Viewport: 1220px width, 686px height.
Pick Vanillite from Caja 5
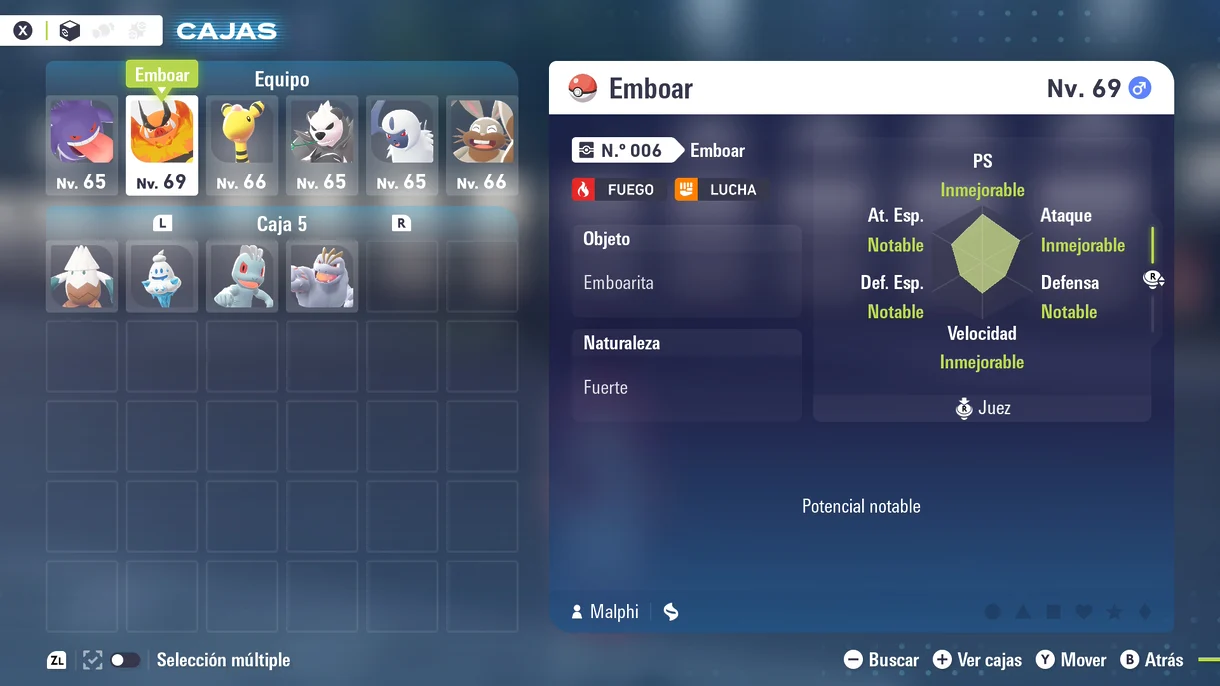(x=162, y=275)
